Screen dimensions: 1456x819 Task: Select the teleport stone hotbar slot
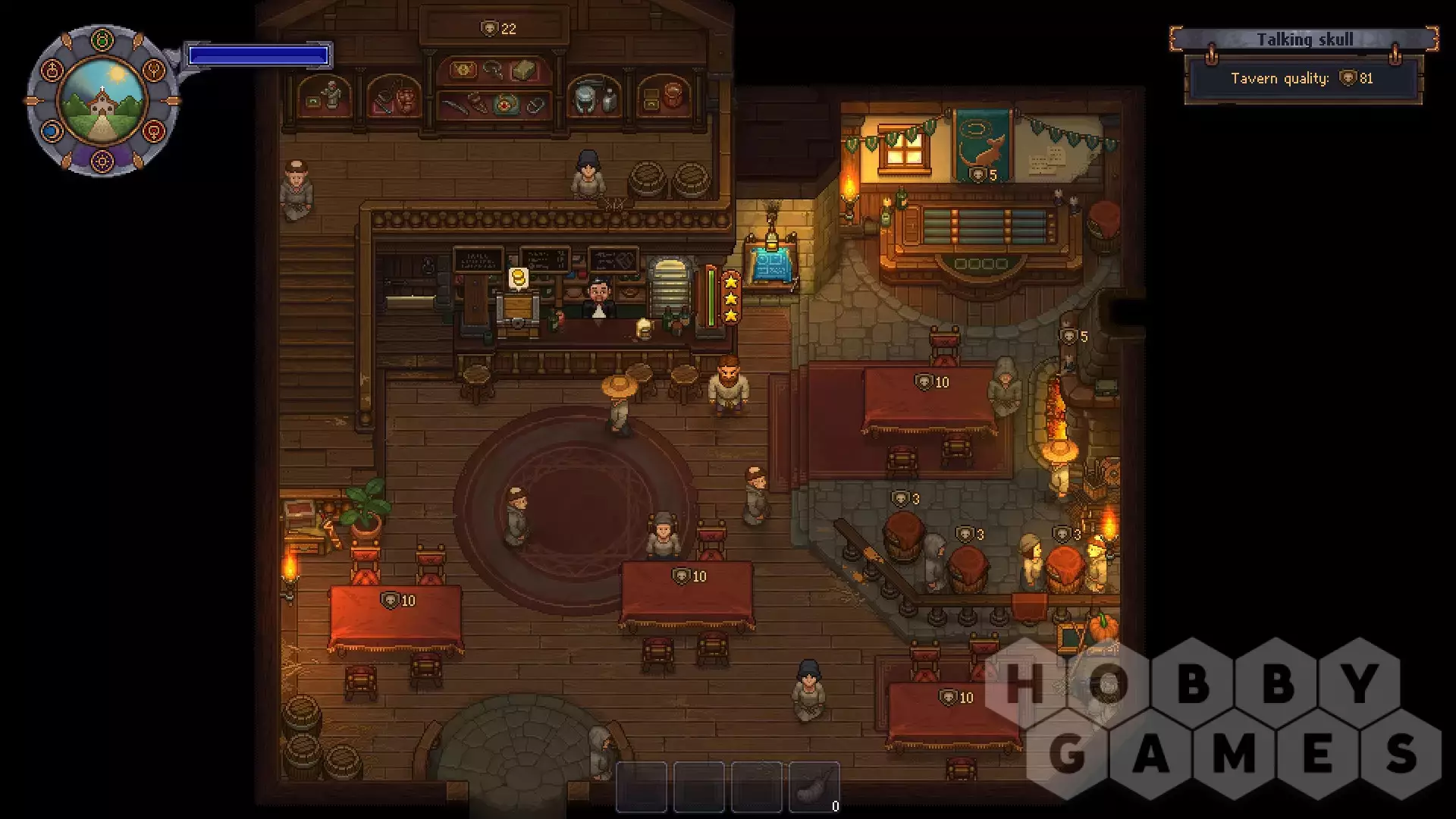pos(814,787)
